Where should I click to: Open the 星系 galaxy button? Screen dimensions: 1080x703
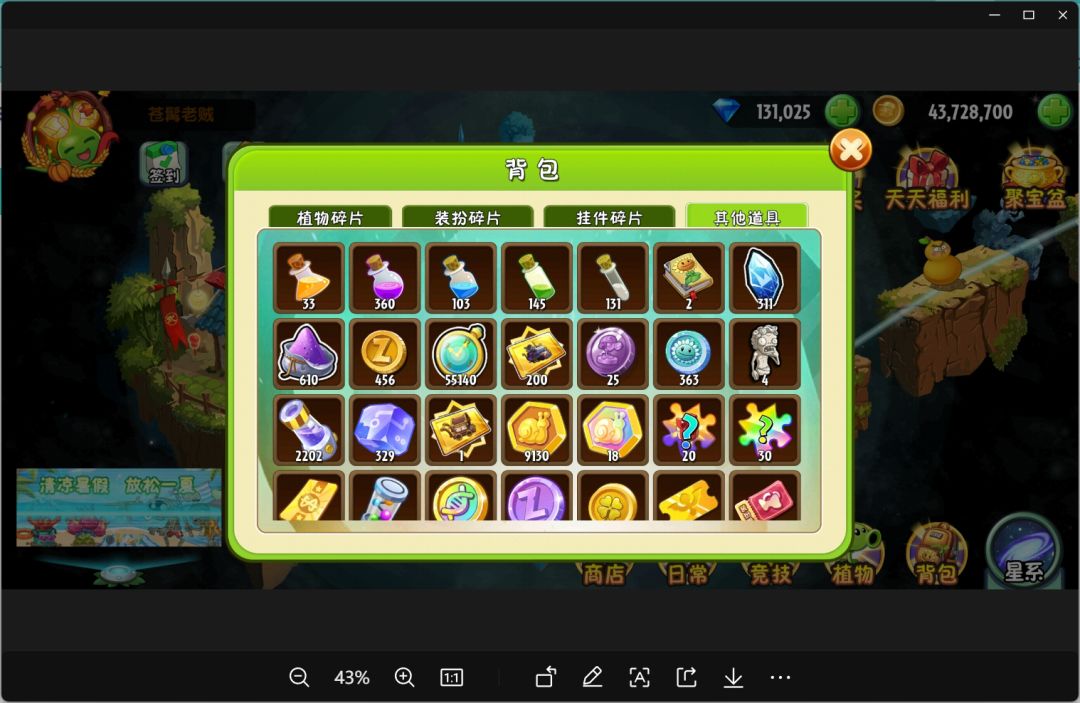tap(1022, 553)
